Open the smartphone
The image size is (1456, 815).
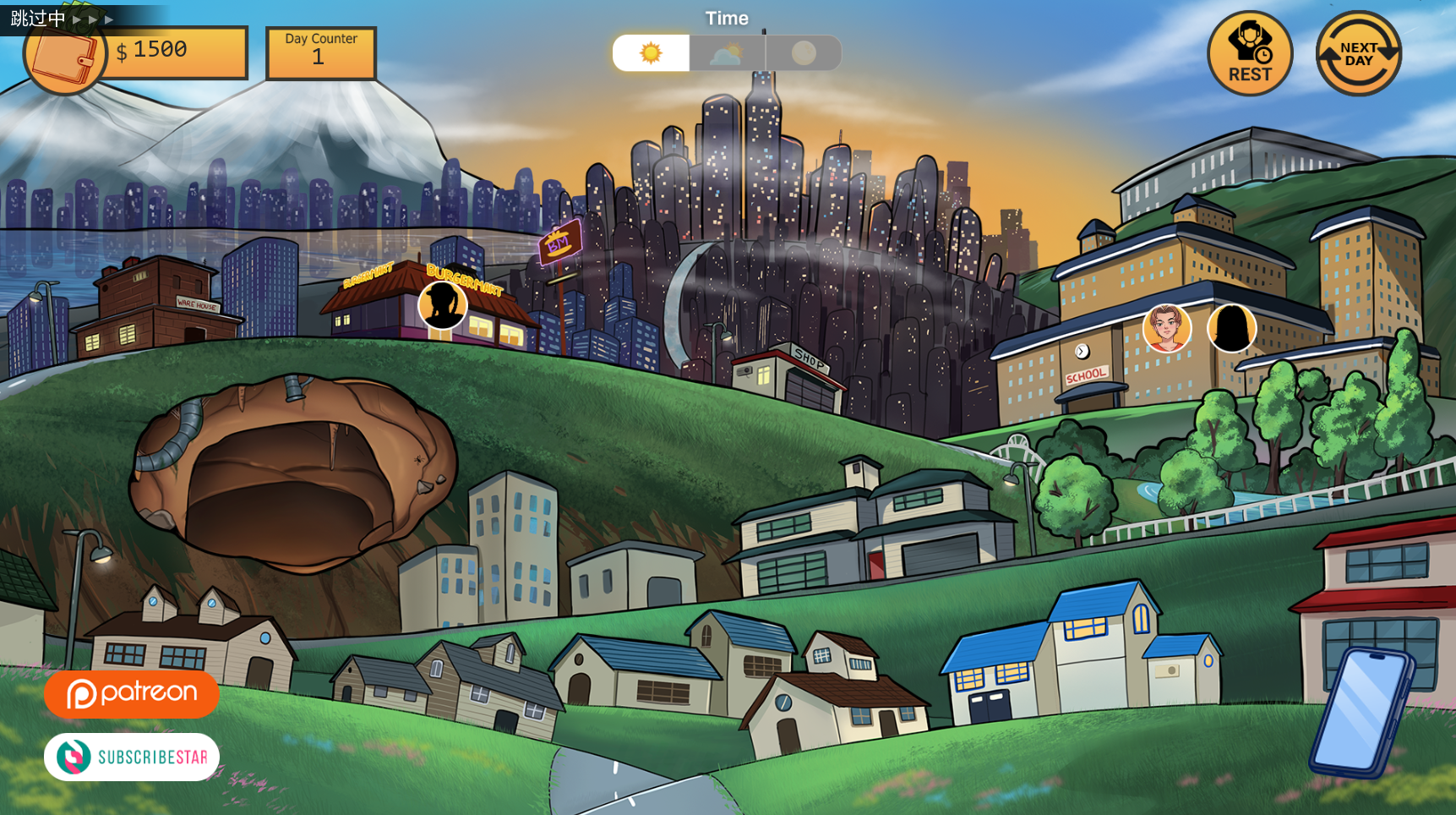1361,713
